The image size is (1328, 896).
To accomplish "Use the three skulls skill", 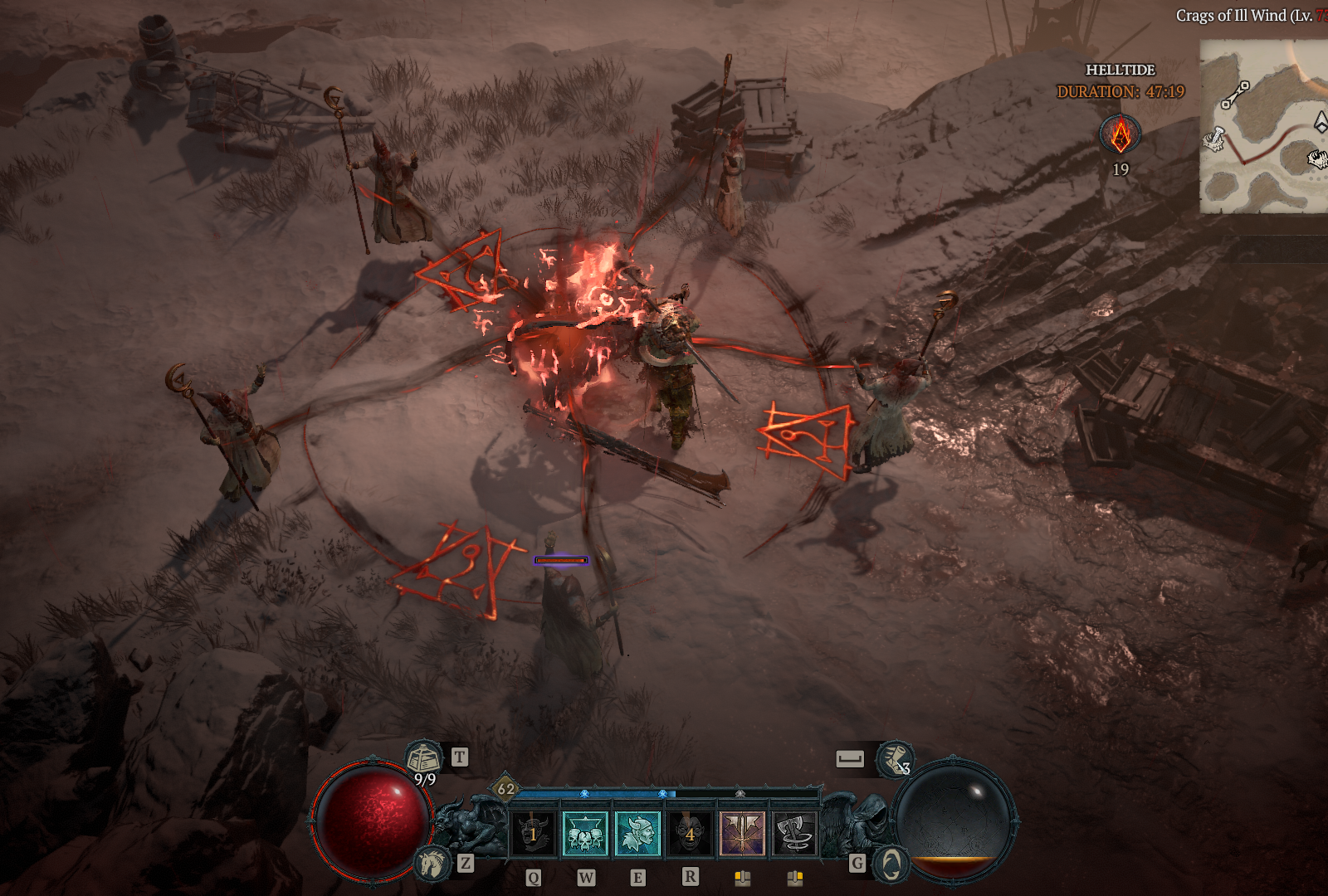I will click(585, 833).
